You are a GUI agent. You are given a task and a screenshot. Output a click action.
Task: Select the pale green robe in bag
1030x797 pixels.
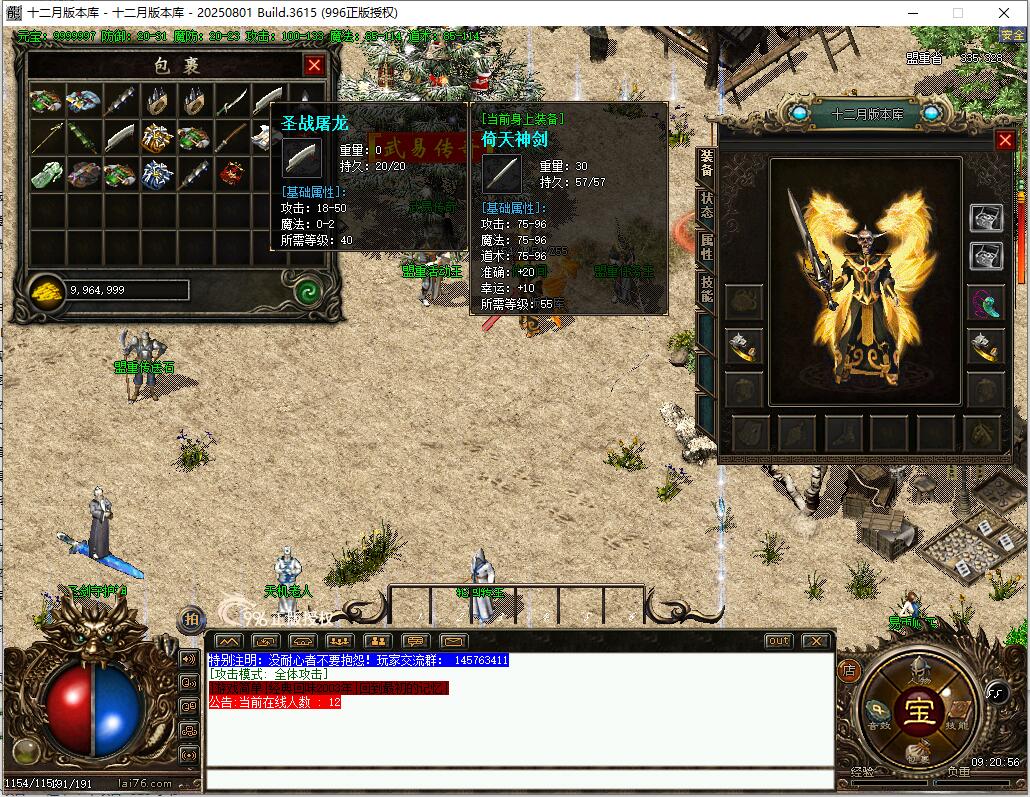46,174
